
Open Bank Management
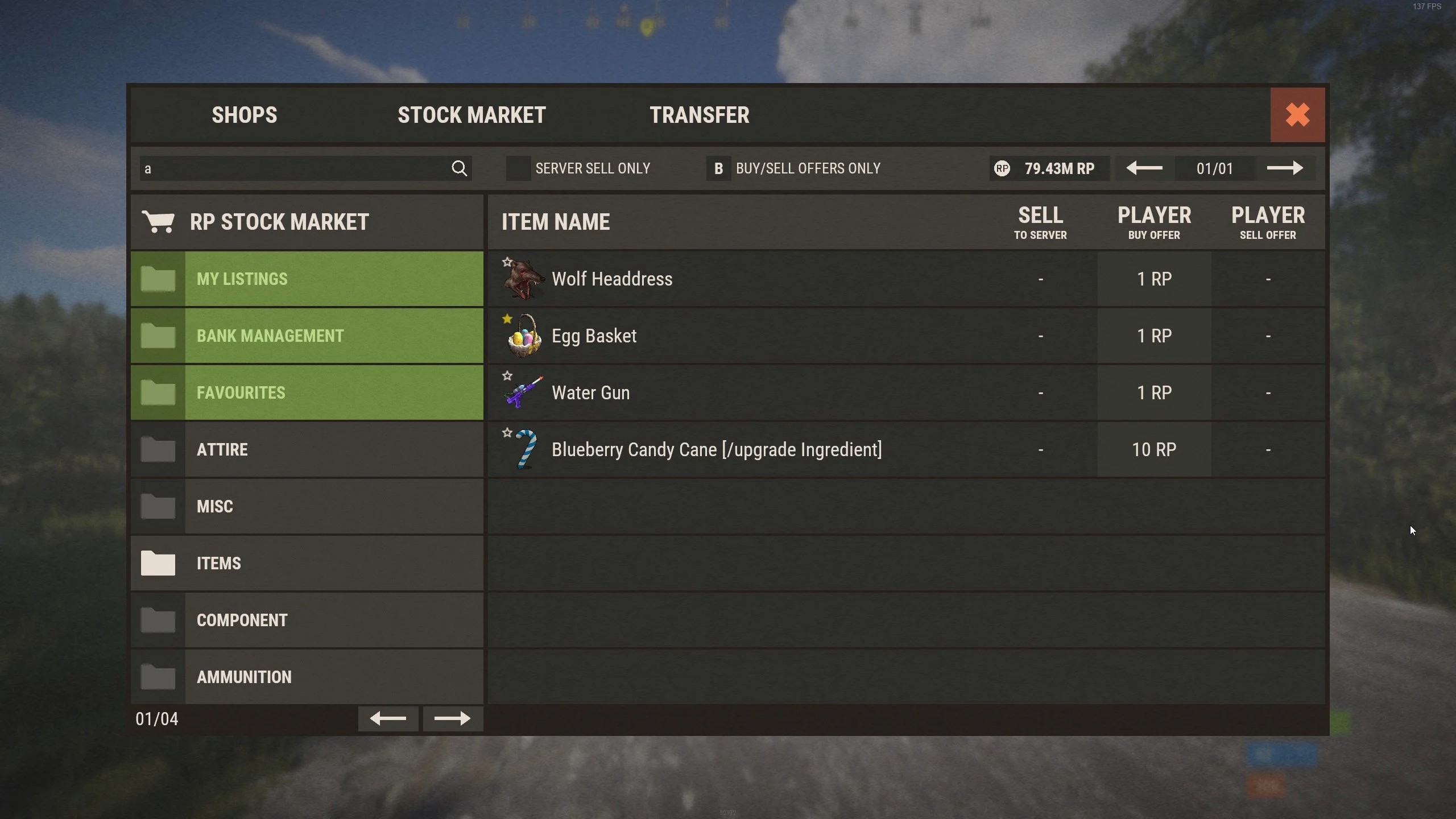tap(307, 336)
